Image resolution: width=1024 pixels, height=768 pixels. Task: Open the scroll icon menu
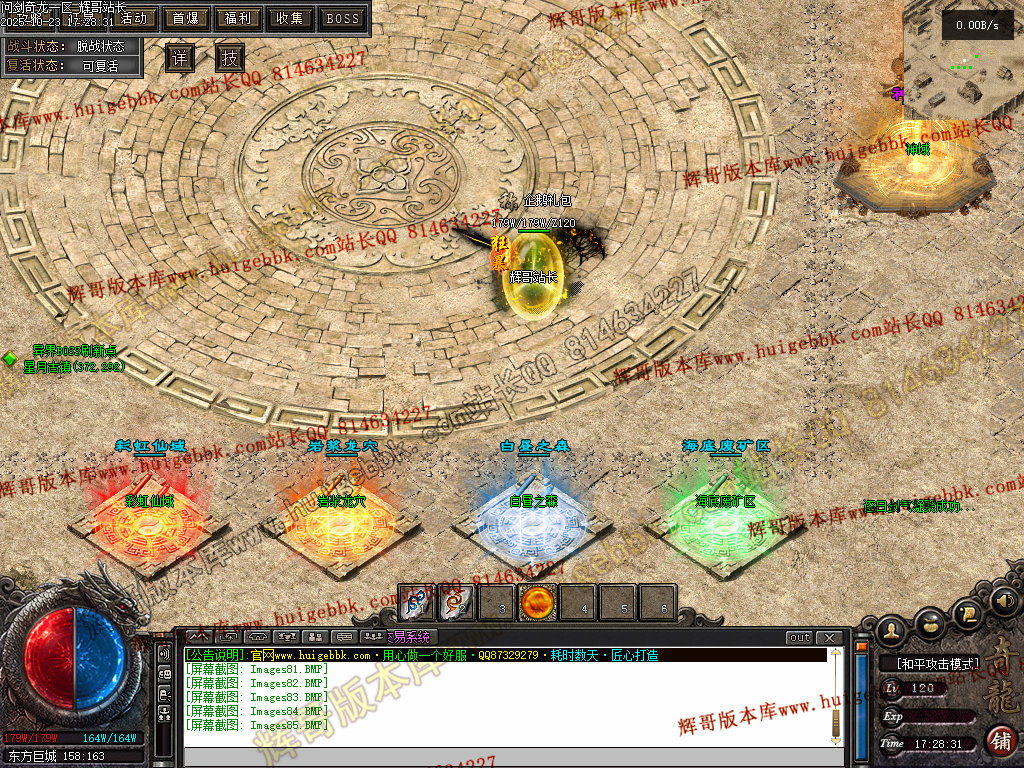click(967, 611)
